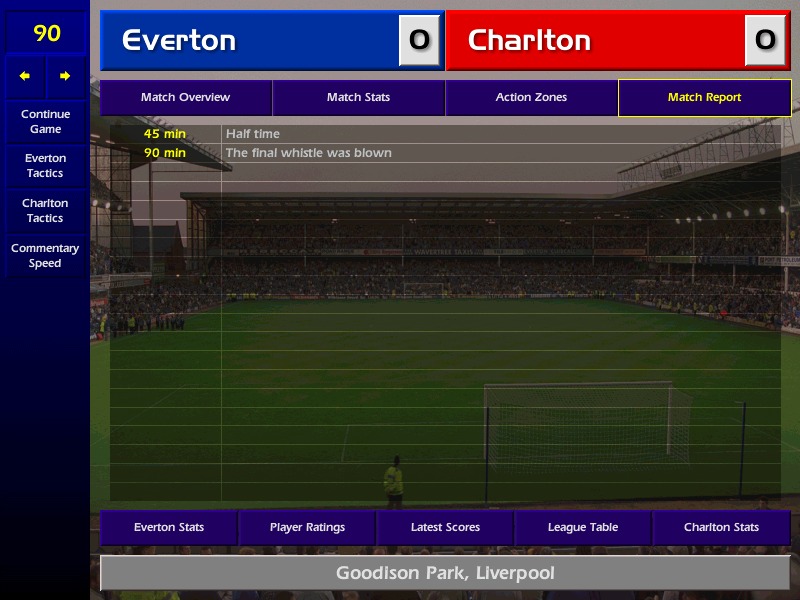Change the Commentary Speed
Viewport: 800px width, 600px height.
click(x=45, y=256)
